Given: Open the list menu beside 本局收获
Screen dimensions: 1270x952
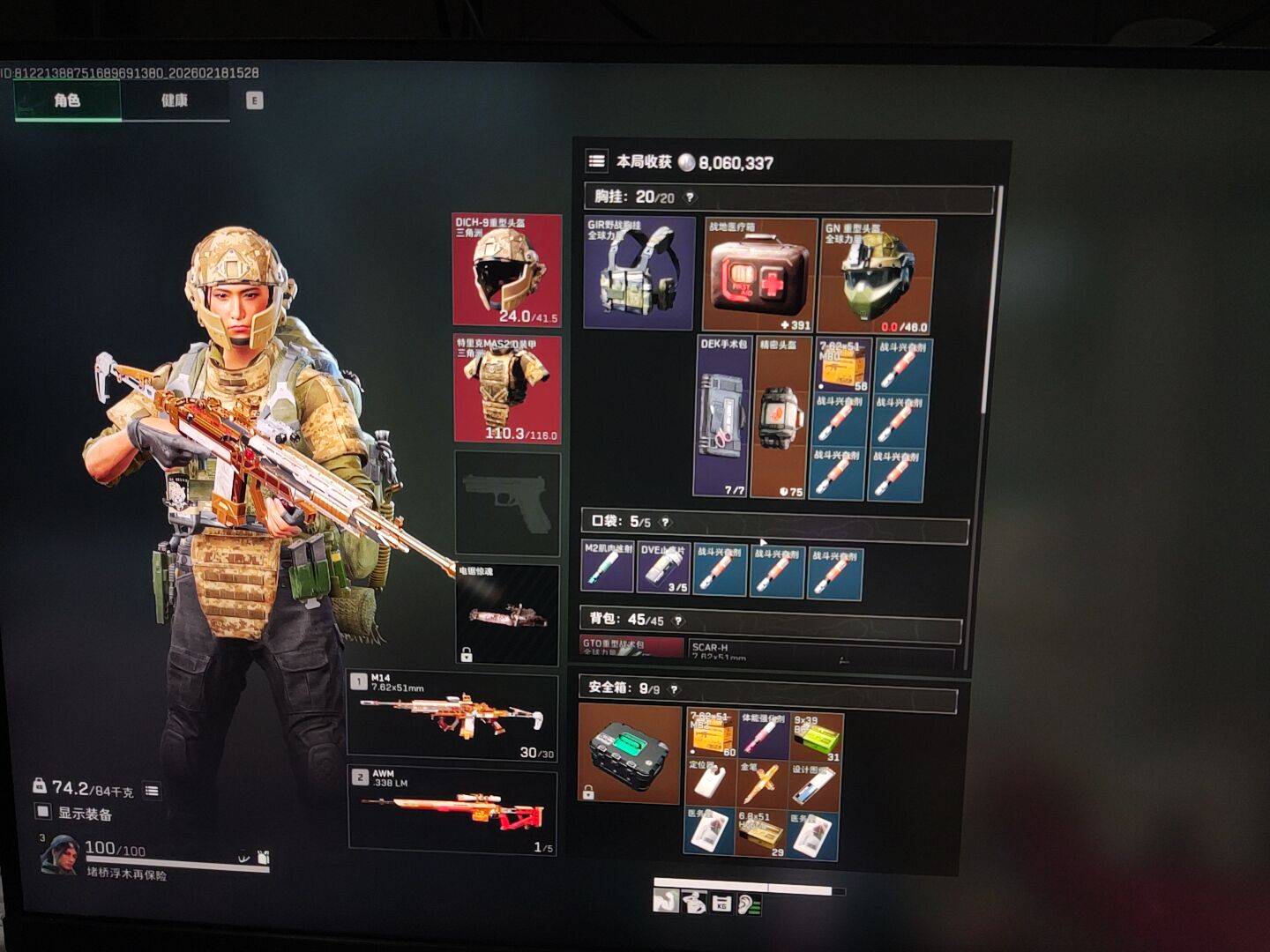Looking at the screenshot, I should 597,161.
